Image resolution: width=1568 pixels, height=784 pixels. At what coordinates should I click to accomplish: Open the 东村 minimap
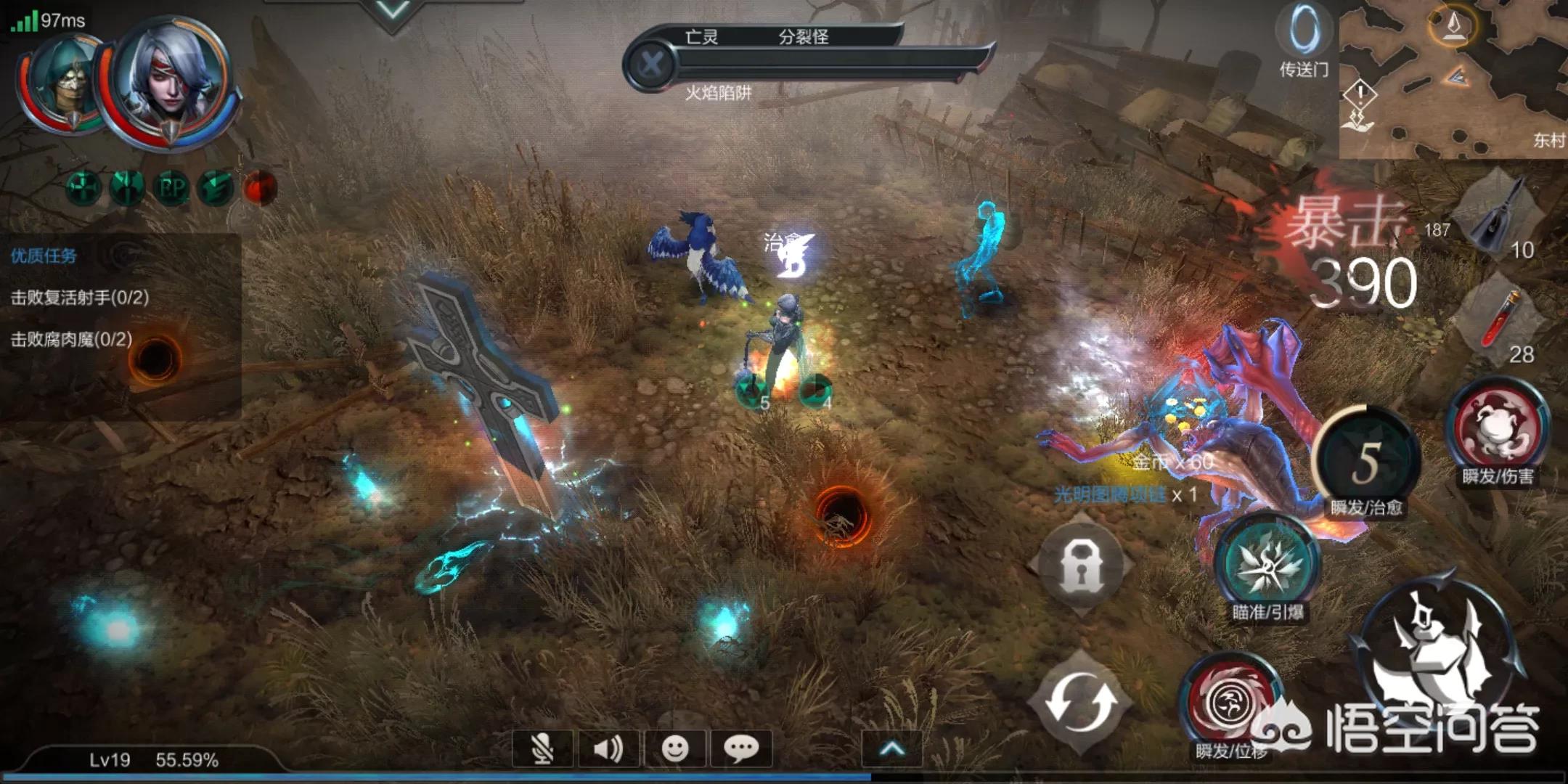[1452, 80]
